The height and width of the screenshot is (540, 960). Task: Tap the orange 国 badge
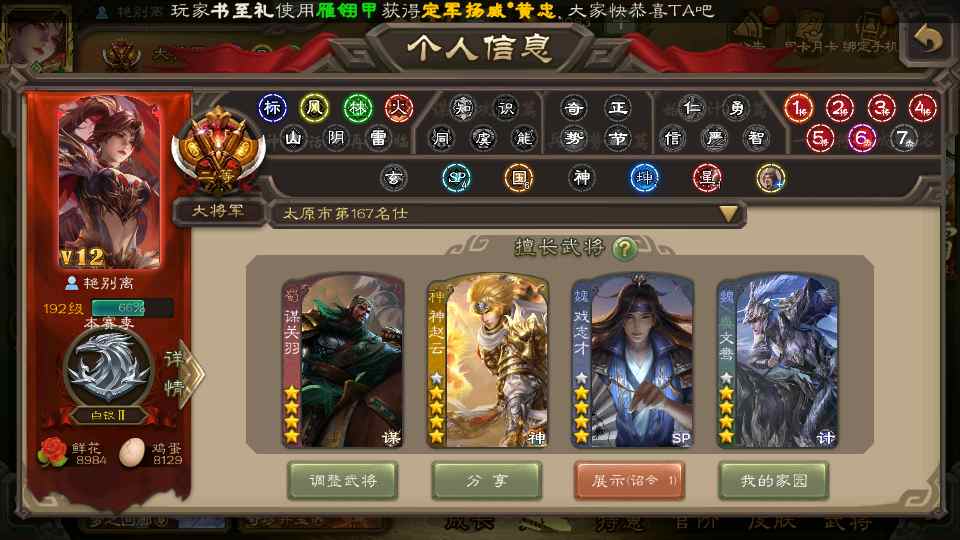(518, 178)
